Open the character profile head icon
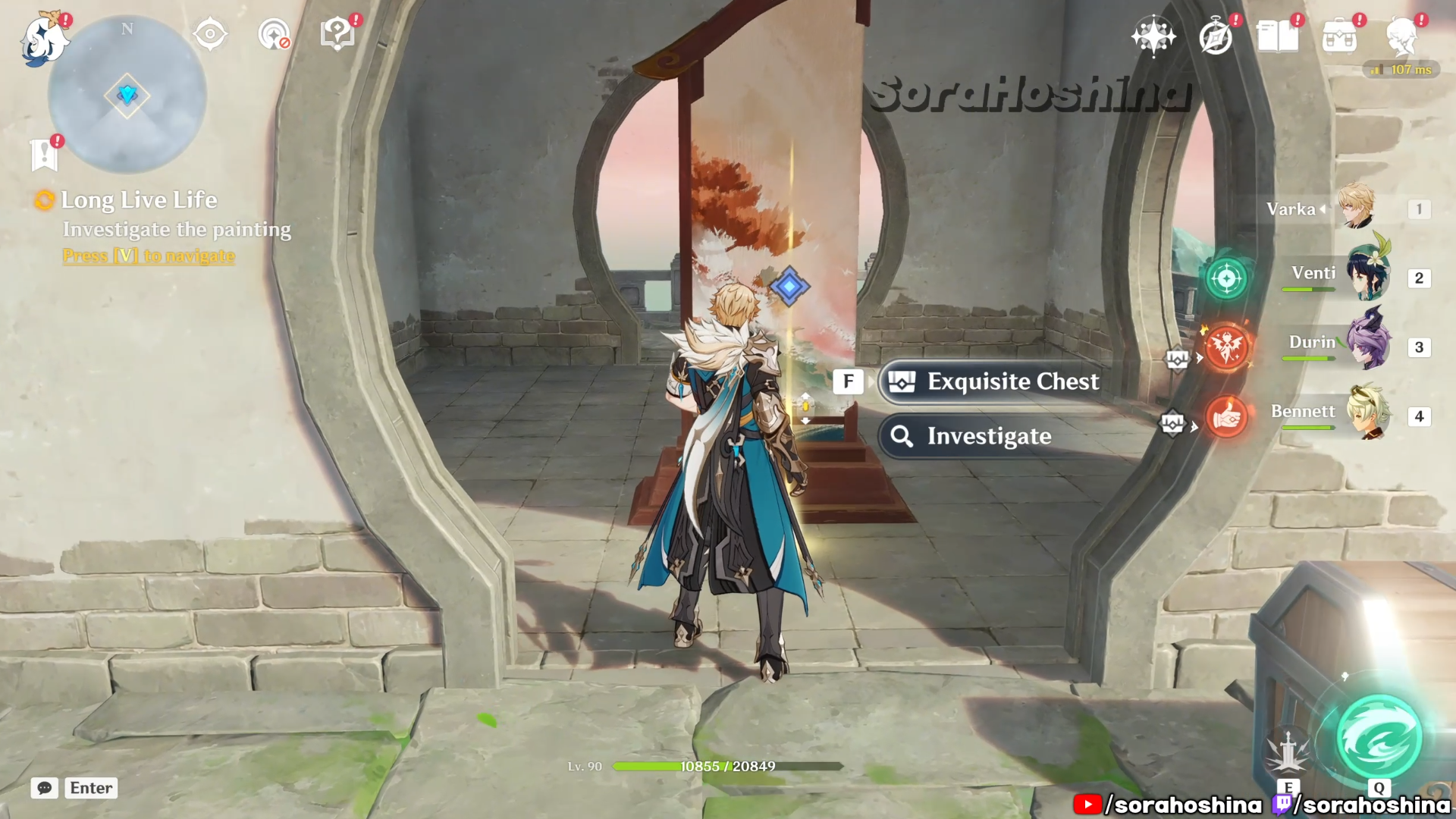The height and width of the screenshot is (819, 1456). 1401,36
